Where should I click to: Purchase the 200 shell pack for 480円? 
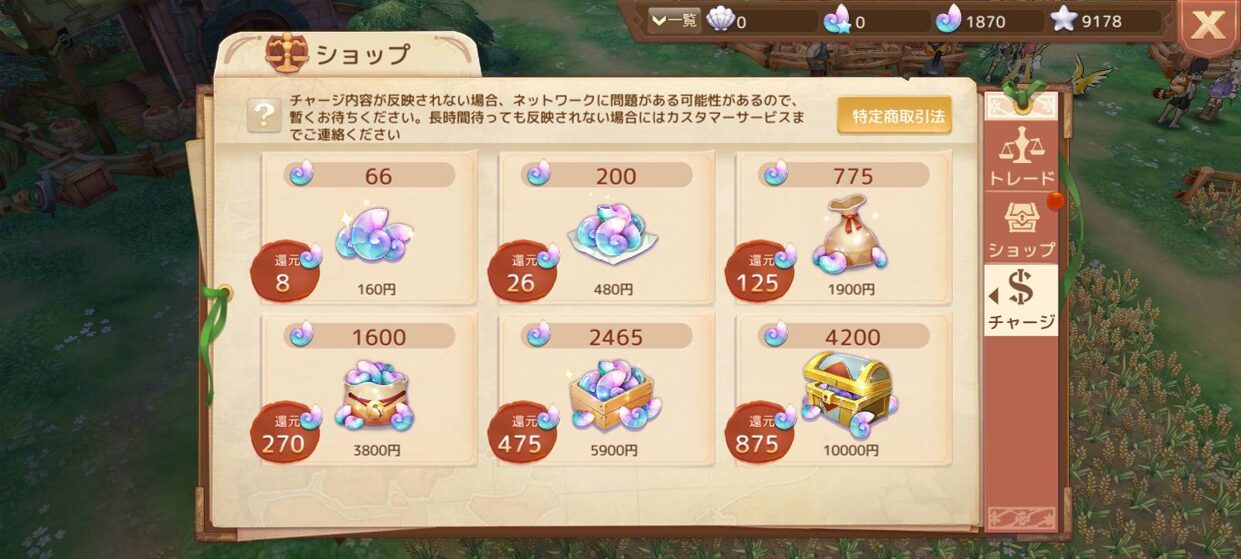(x=607, y=230)
